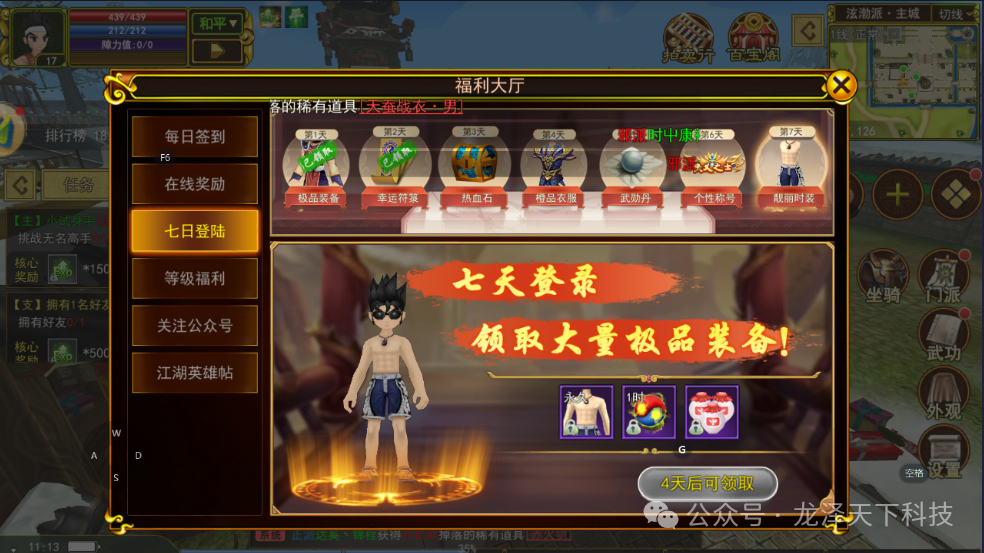Pick day 3 热血石 treasure chest reward

[473, 165]
